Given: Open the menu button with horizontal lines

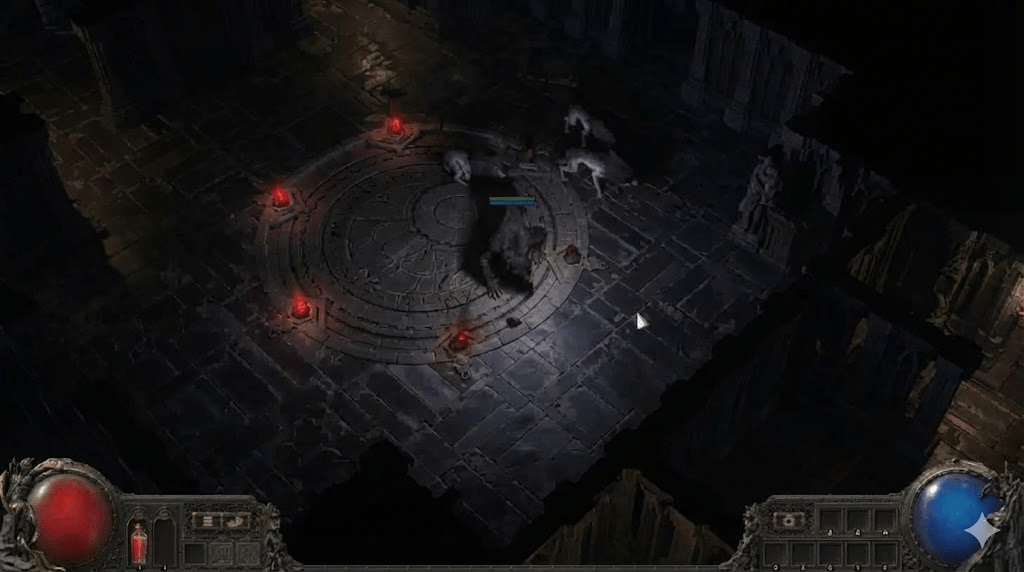Looking at the screenshot, I should tap(208, 520).
